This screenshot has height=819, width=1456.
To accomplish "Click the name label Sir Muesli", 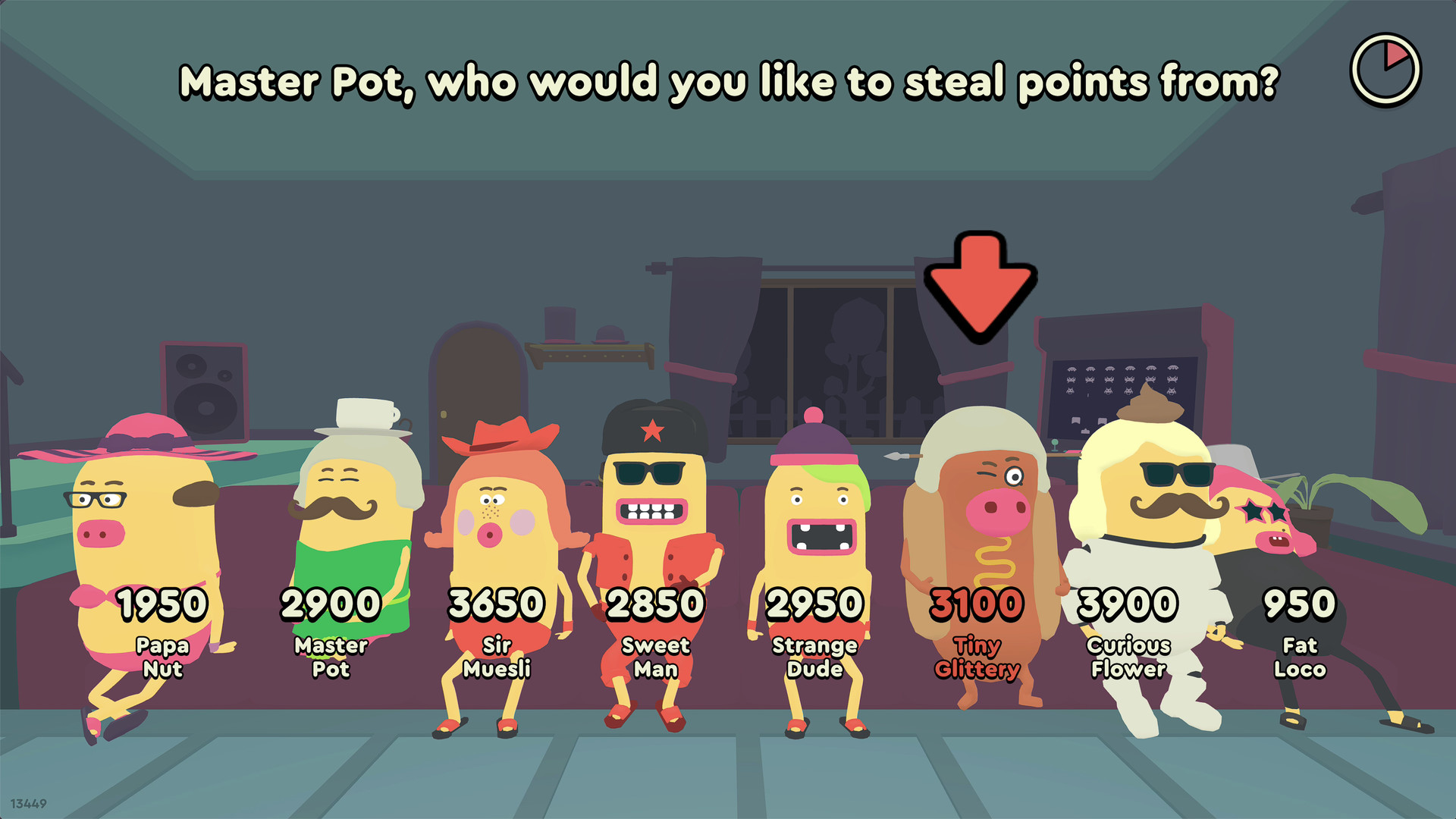I will pyautogui.click(x=498, y=657).
